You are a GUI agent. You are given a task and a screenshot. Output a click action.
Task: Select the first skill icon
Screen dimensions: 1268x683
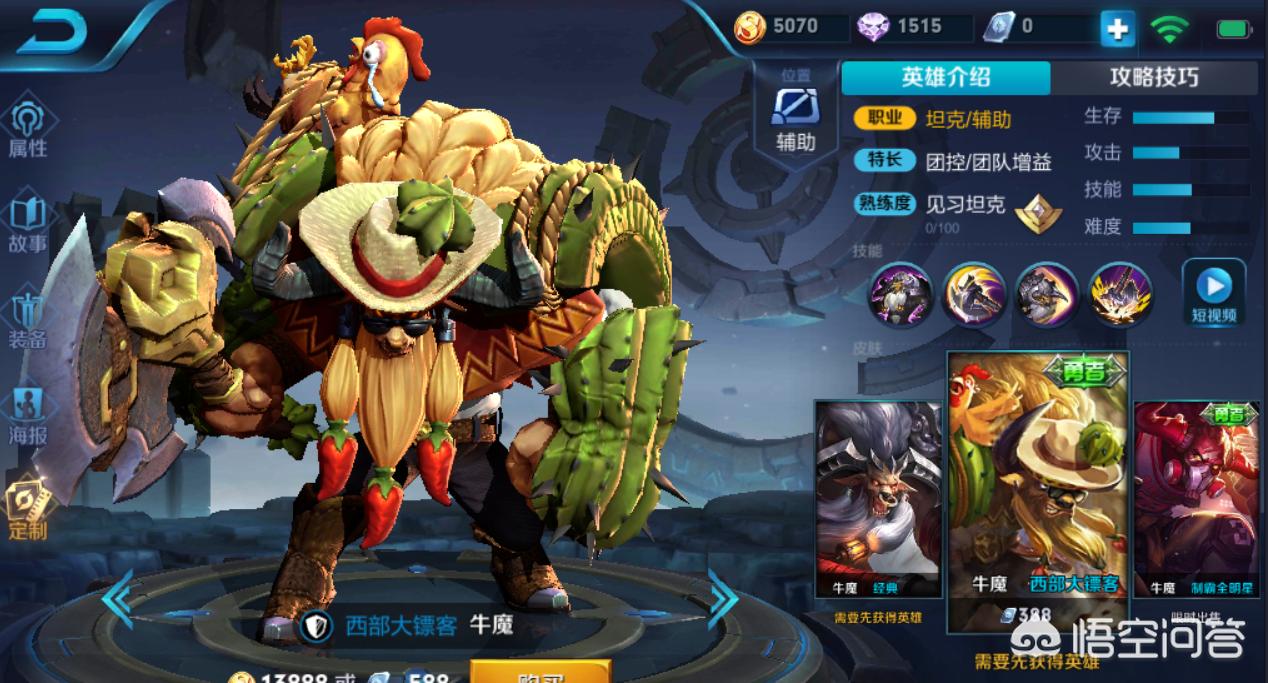(x=901, y=295)
